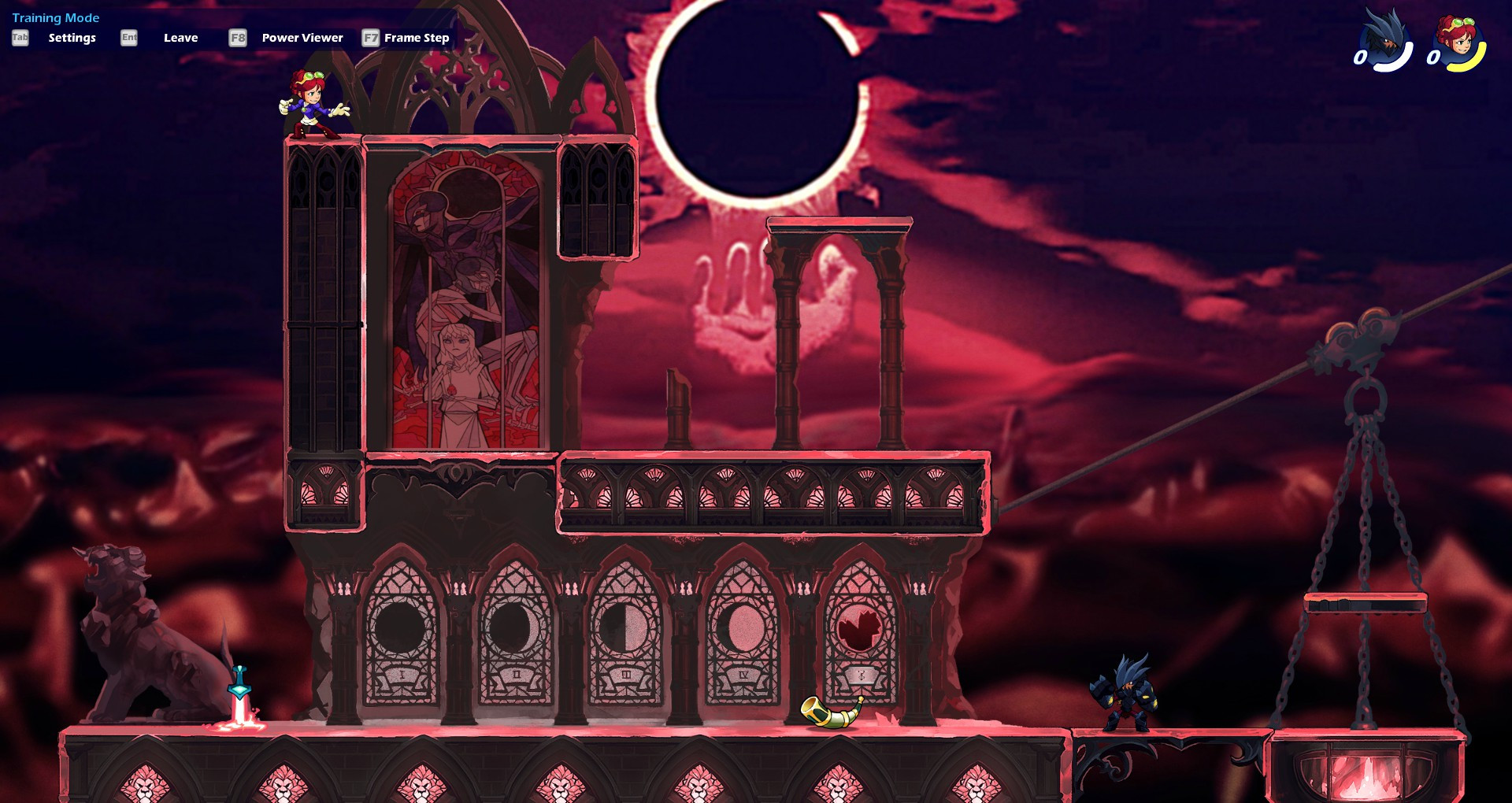This screenshot has height=803, width=1512.
Task: Open the Settings panel
Action: pyautogui.click(x=72, y=37)
